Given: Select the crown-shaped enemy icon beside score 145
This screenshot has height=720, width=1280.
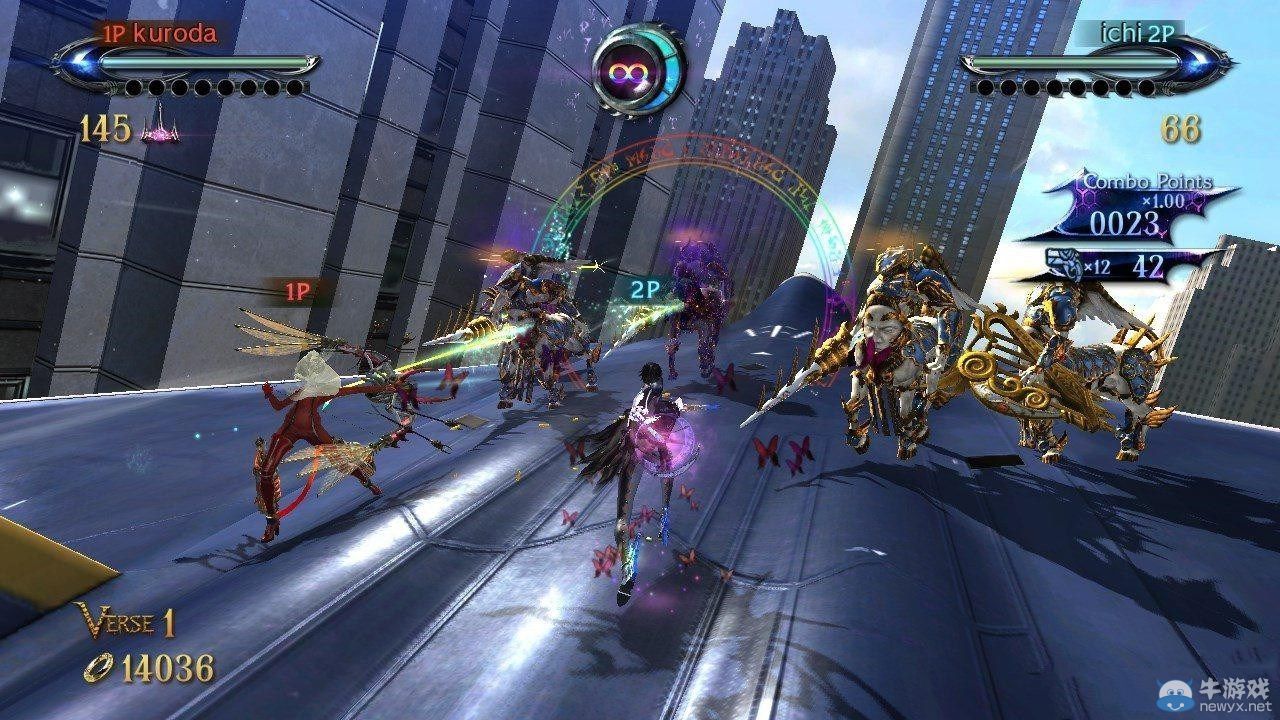Looking at the screenshot, I should (x=159, y=130).
